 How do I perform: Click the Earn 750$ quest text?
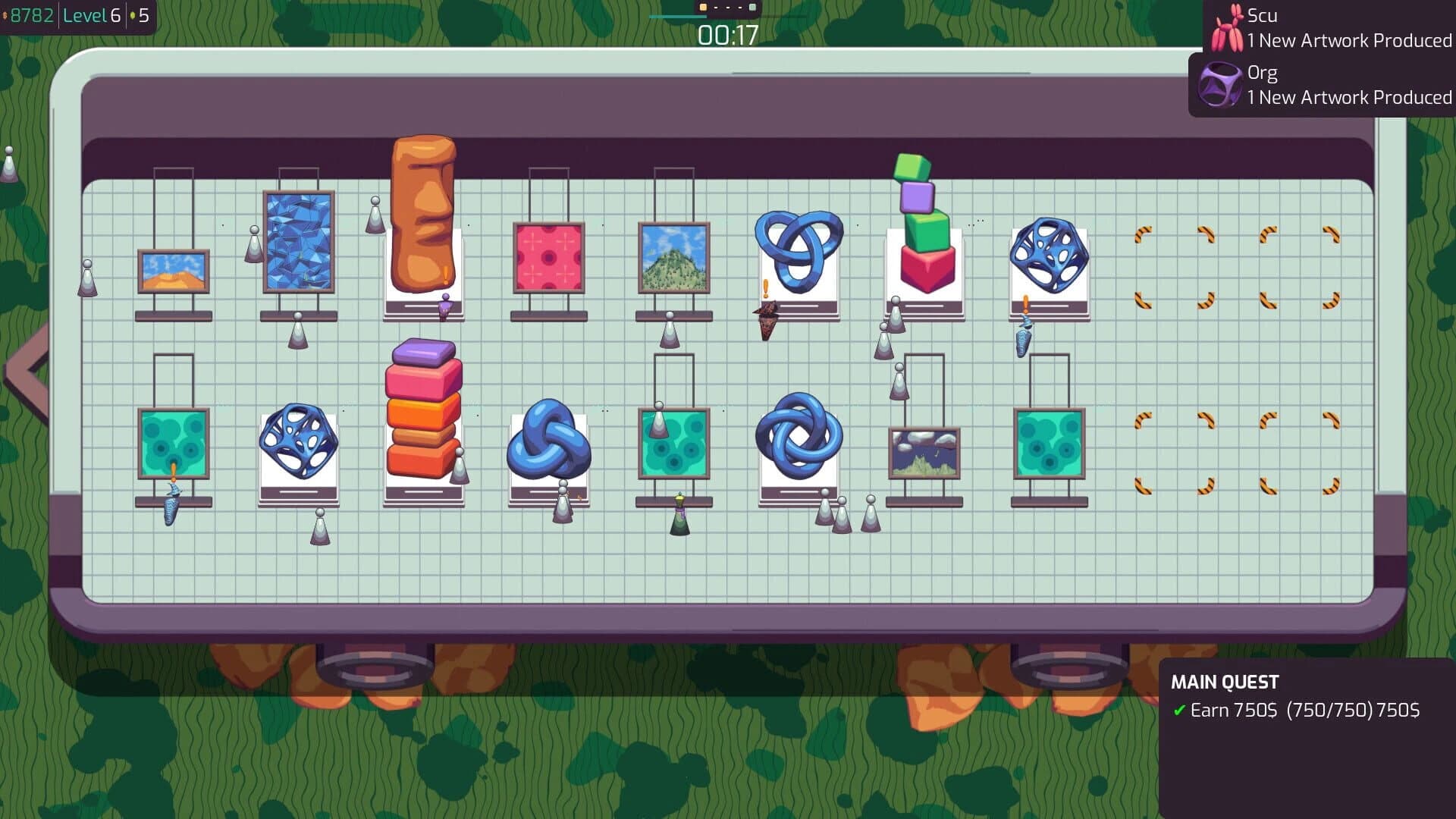click(x=1236, y=711)
